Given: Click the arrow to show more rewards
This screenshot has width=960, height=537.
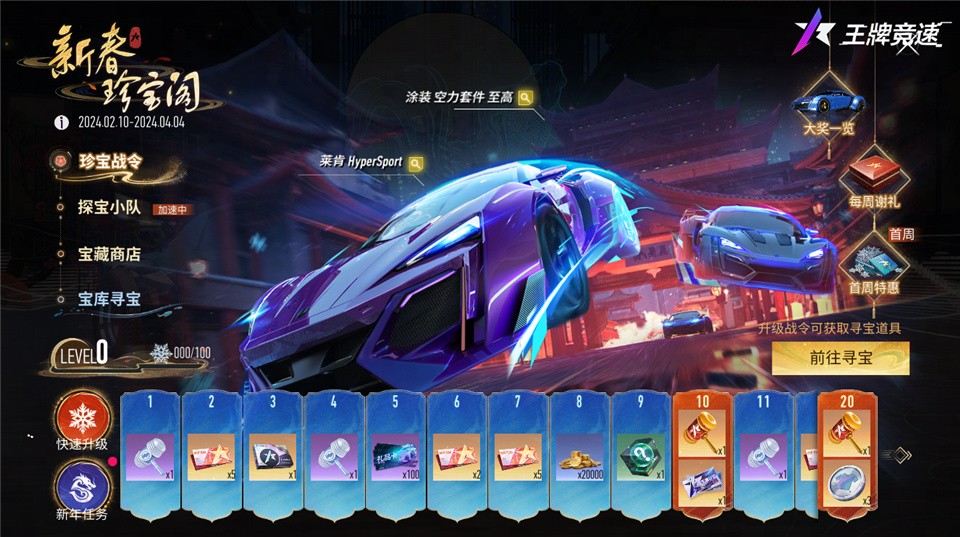Looking at the screenshot, I should [901, 455].
